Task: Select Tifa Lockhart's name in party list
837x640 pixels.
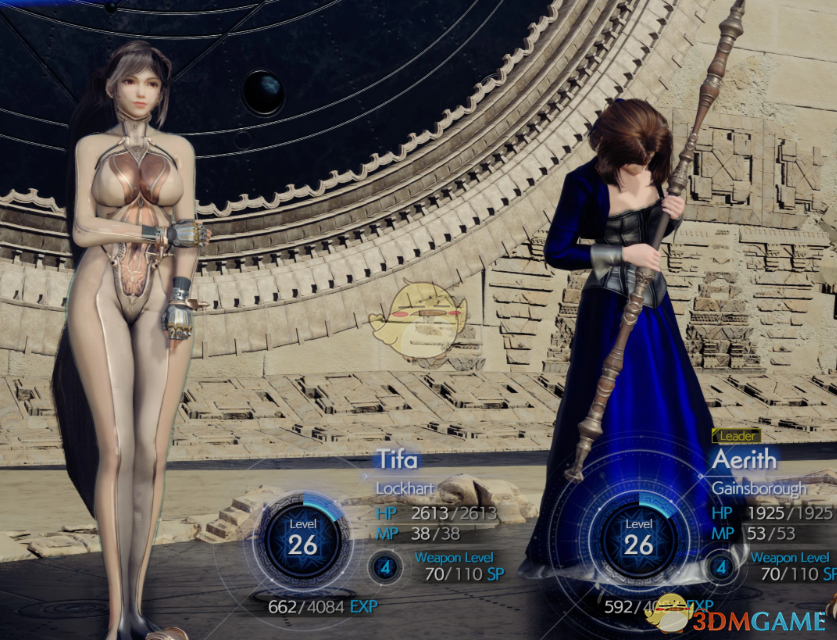Action: pyautogui.click(x=397, y=461)
